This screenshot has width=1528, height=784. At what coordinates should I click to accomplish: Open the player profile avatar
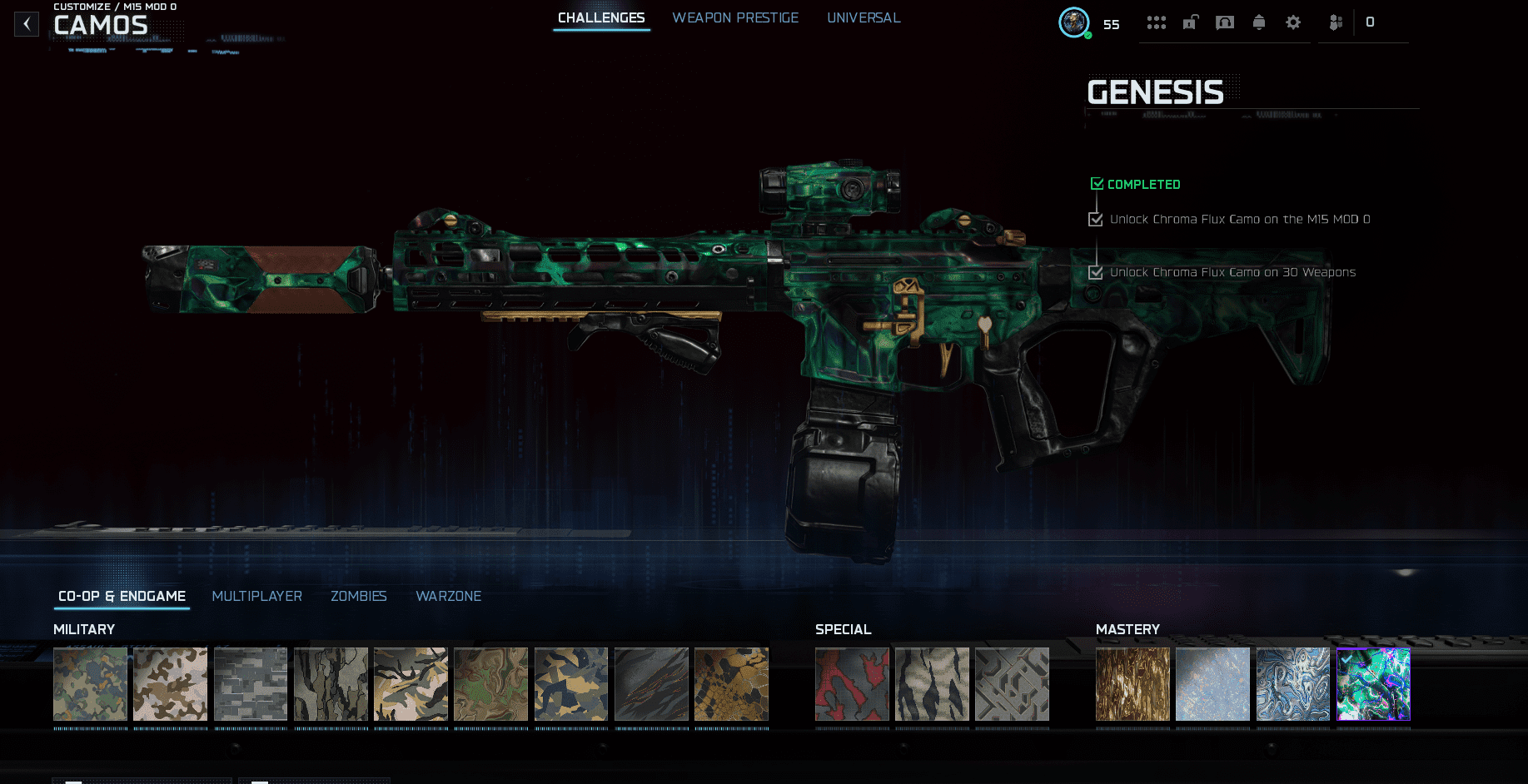1074,22
